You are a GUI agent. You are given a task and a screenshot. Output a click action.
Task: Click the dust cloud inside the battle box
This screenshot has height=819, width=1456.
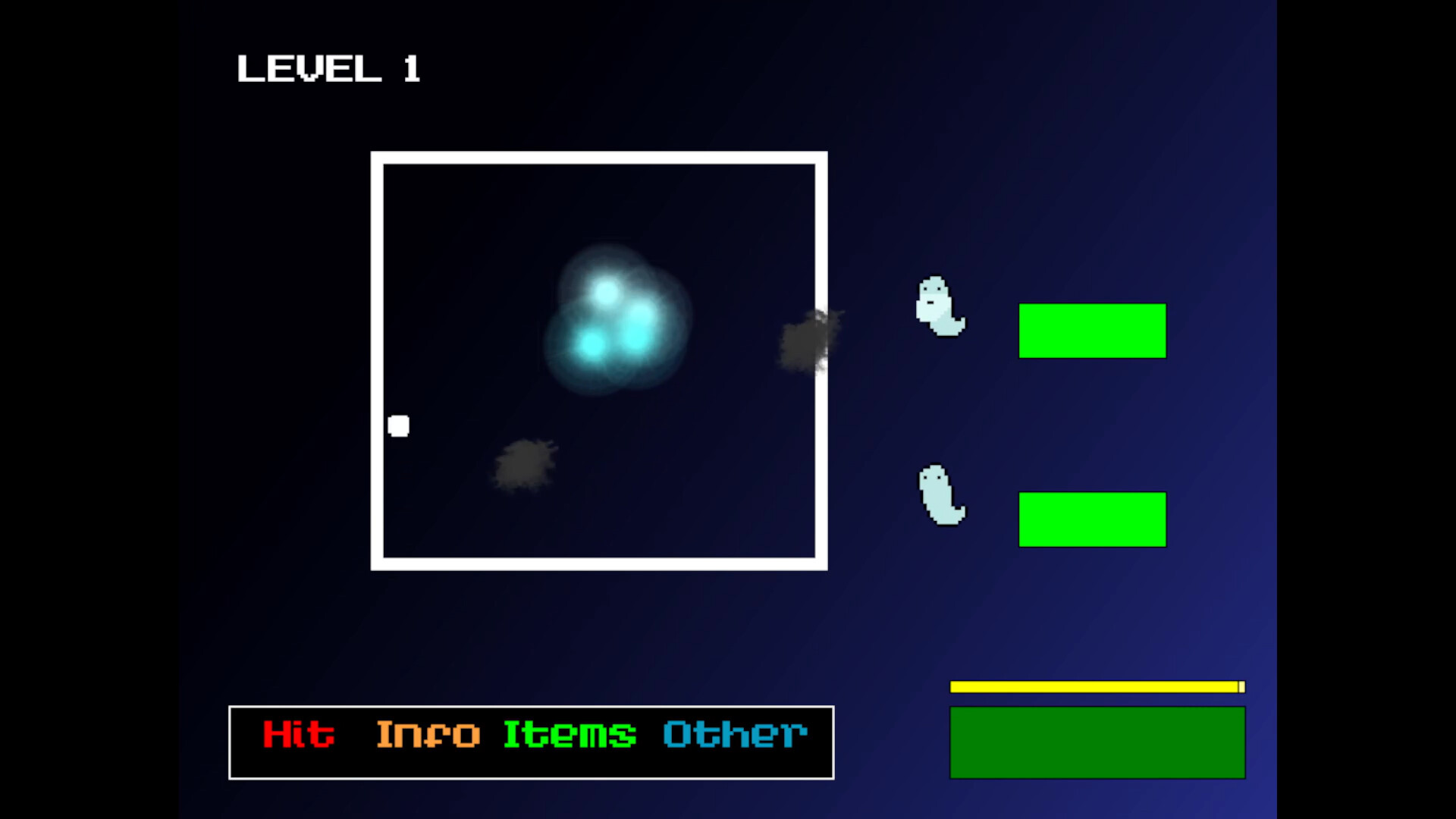pyautogui.click(x=523, y=466)
